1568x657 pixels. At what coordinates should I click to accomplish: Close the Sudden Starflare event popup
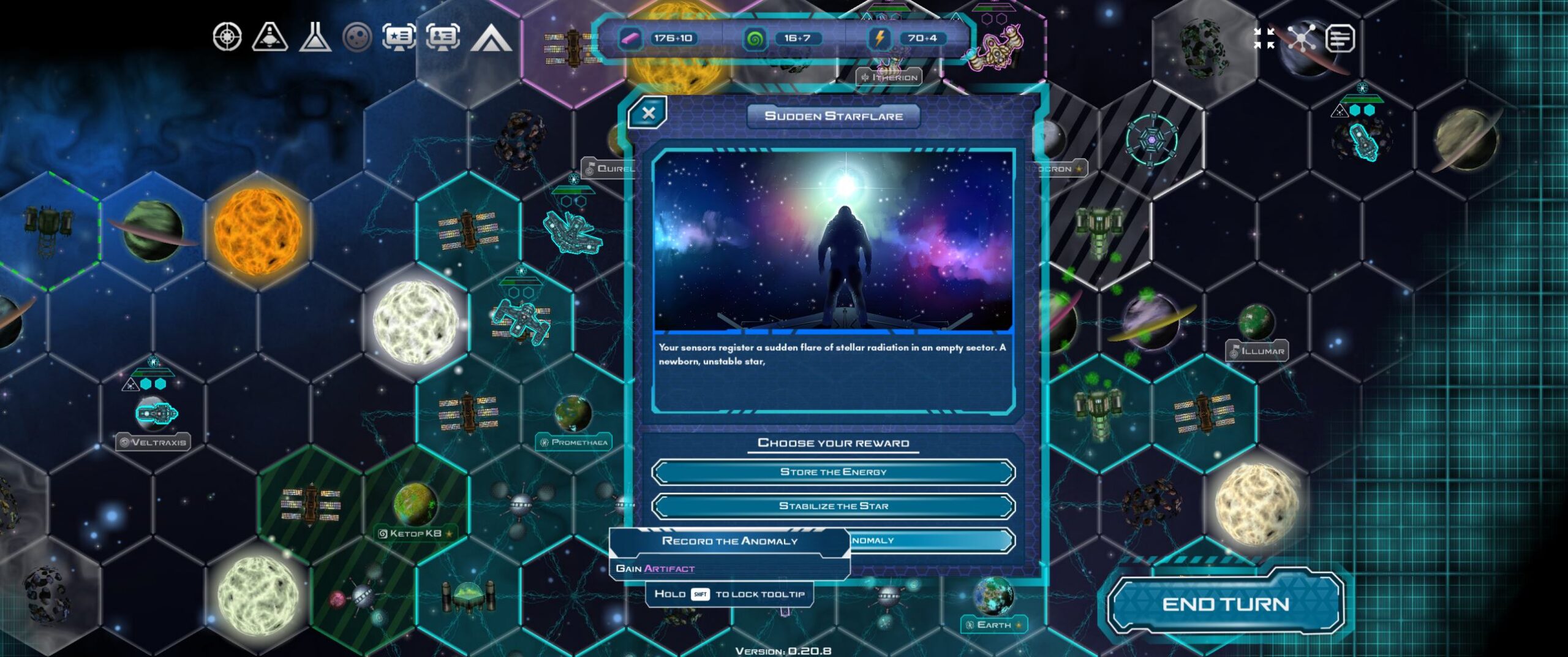tap(648, 113)
